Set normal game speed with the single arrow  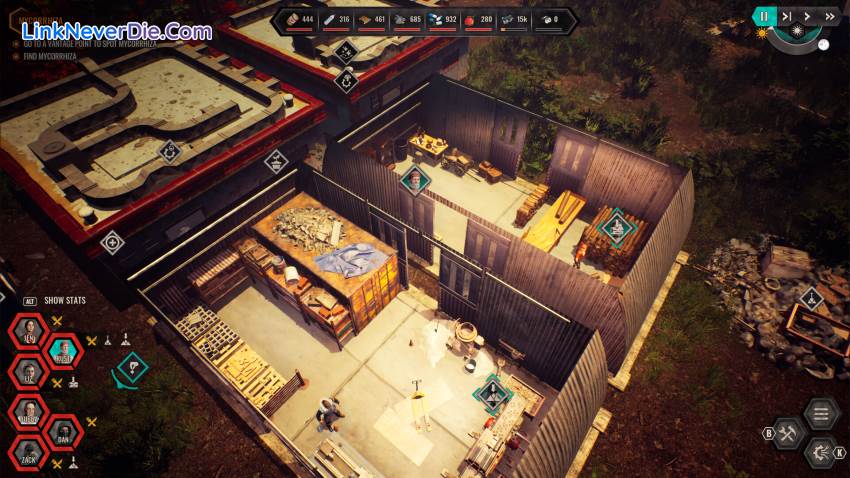click(x=808, y=16)
